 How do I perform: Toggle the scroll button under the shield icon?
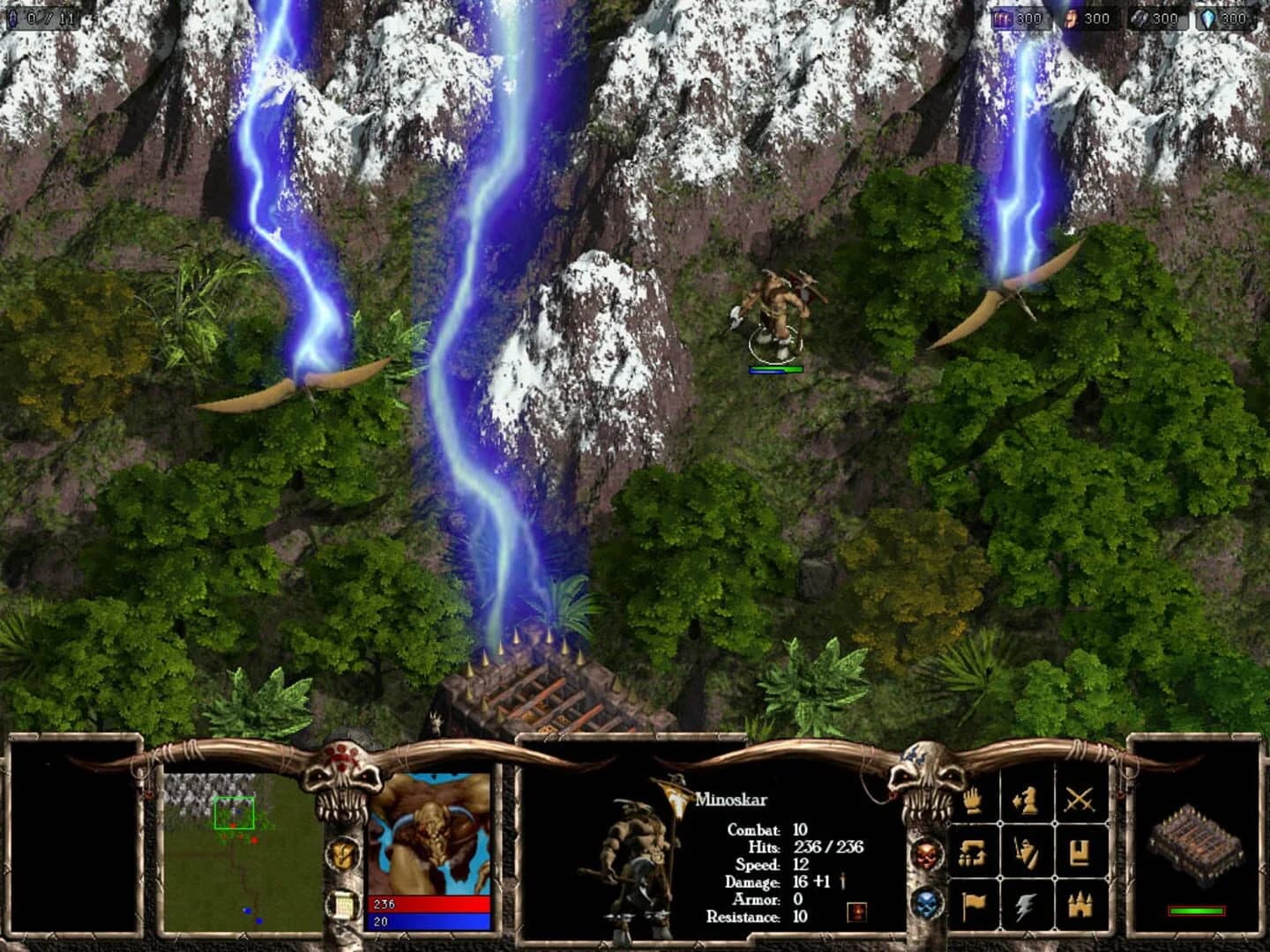(343, 906)
